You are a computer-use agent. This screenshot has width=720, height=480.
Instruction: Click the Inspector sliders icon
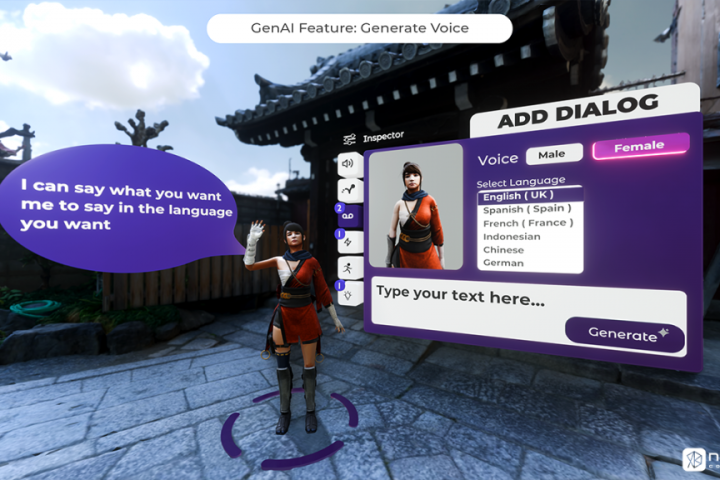(x=349, y=138)
